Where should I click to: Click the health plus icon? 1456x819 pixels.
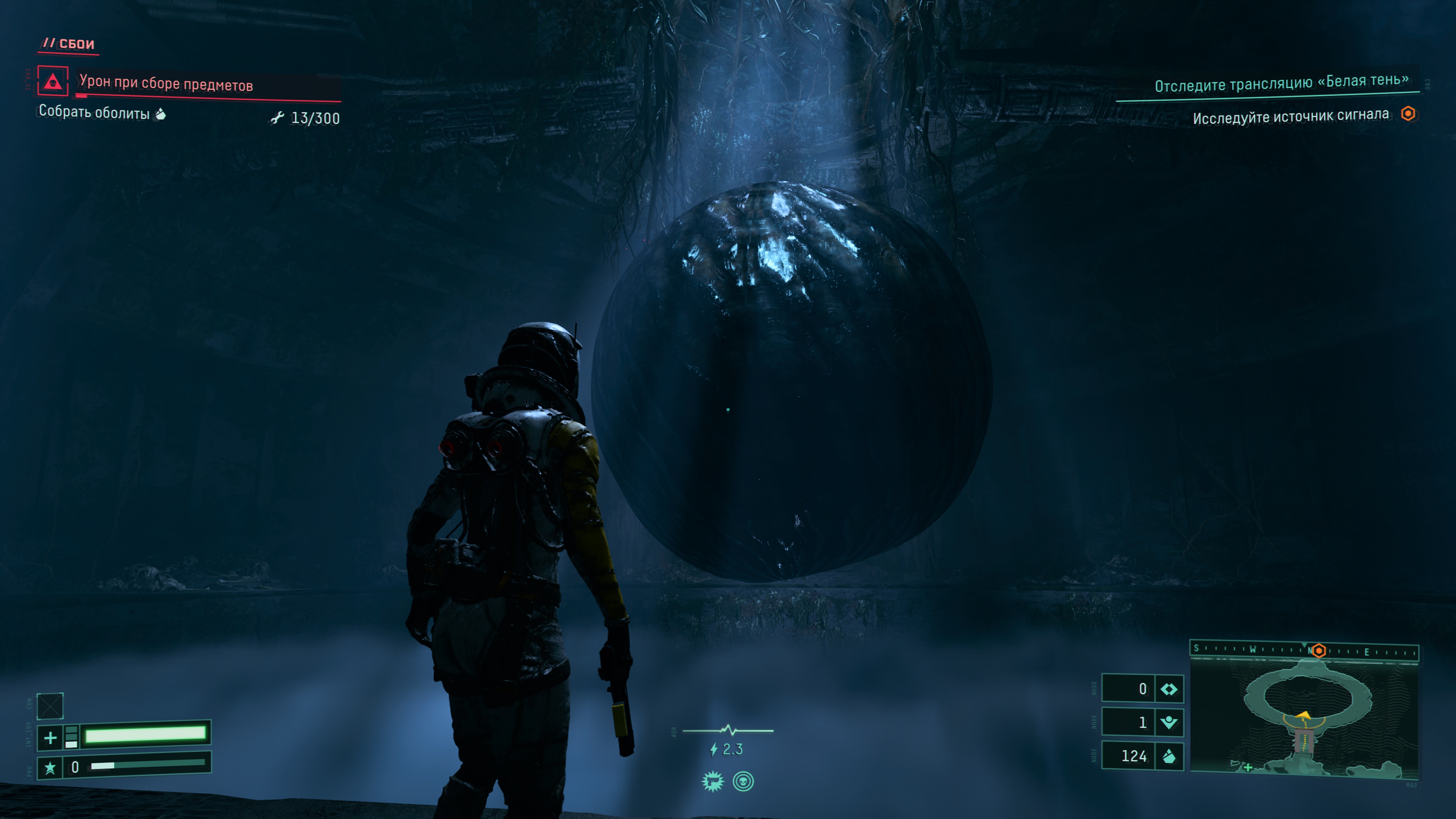pyautogui.click(x=50, y=737)
